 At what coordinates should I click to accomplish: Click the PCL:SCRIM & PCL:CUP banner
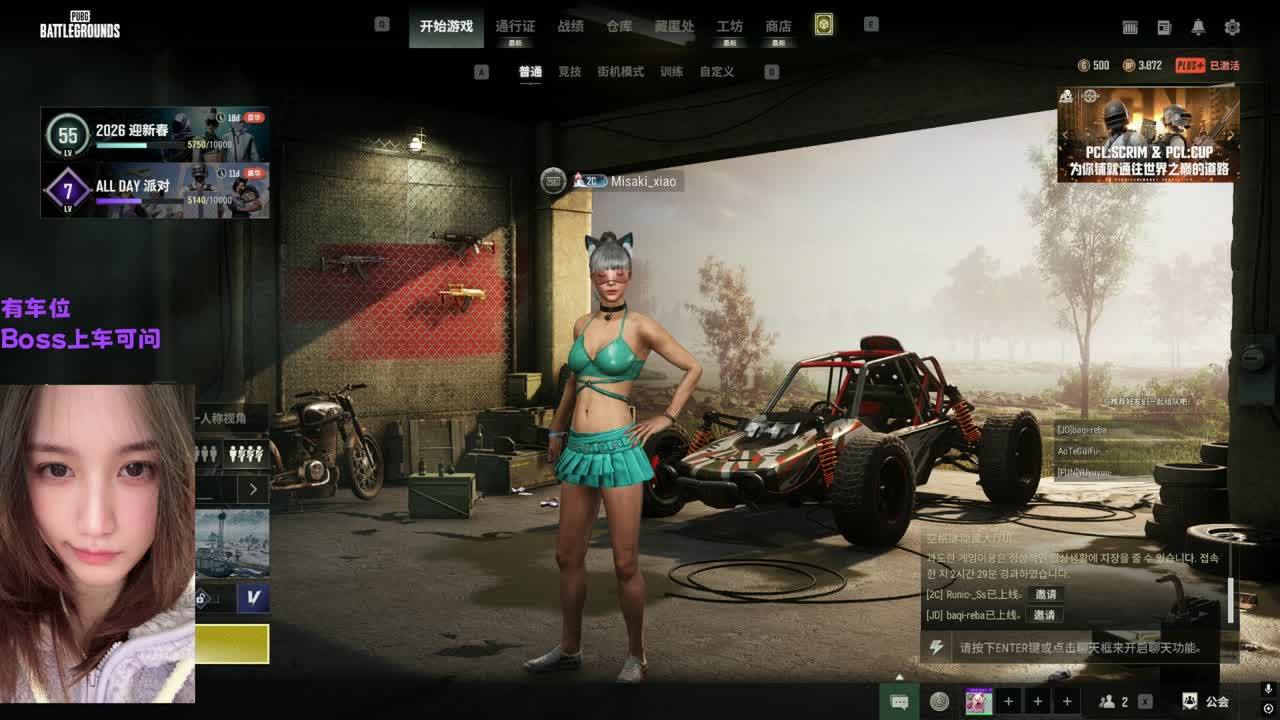1148,135
